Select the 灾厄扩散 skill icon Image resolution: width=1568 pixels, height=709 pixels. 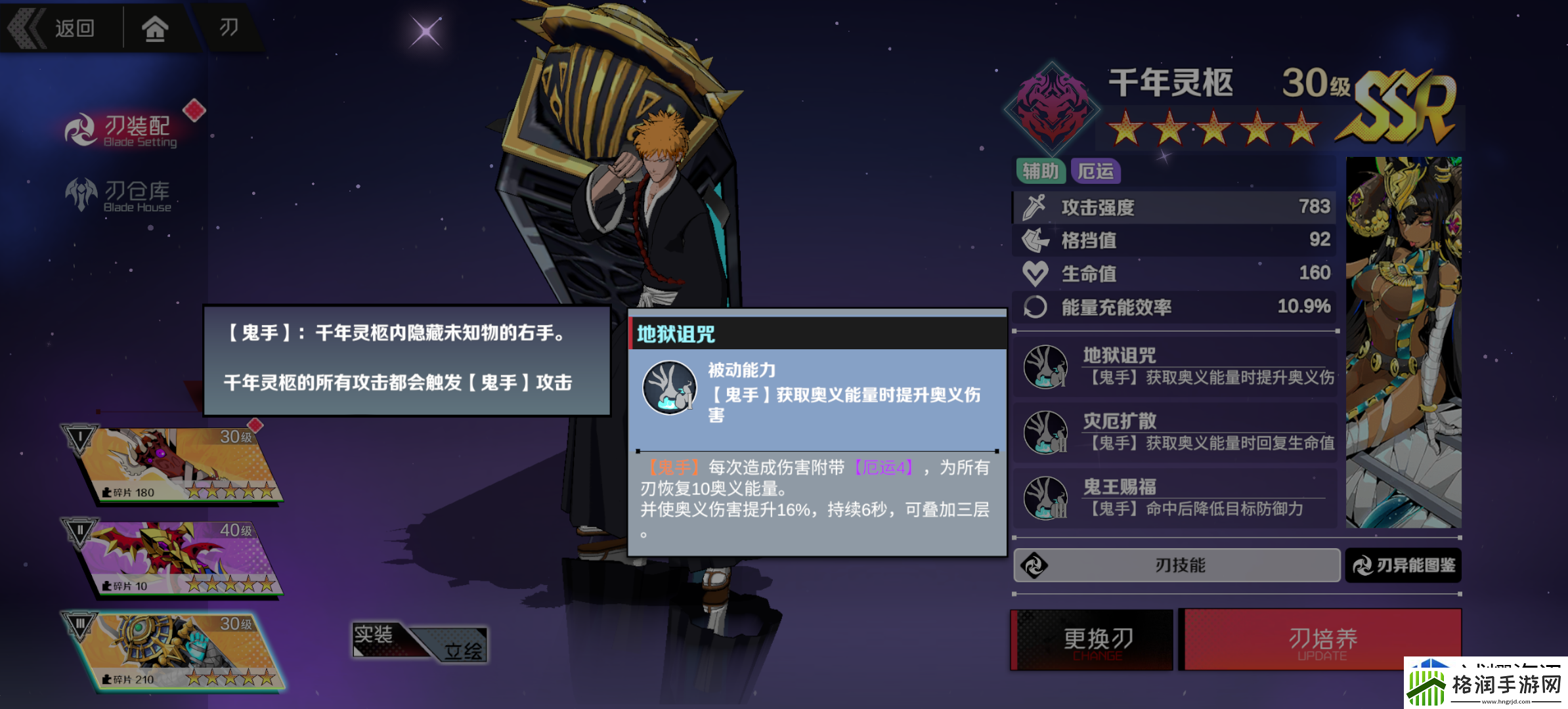tap(1045, 432)
